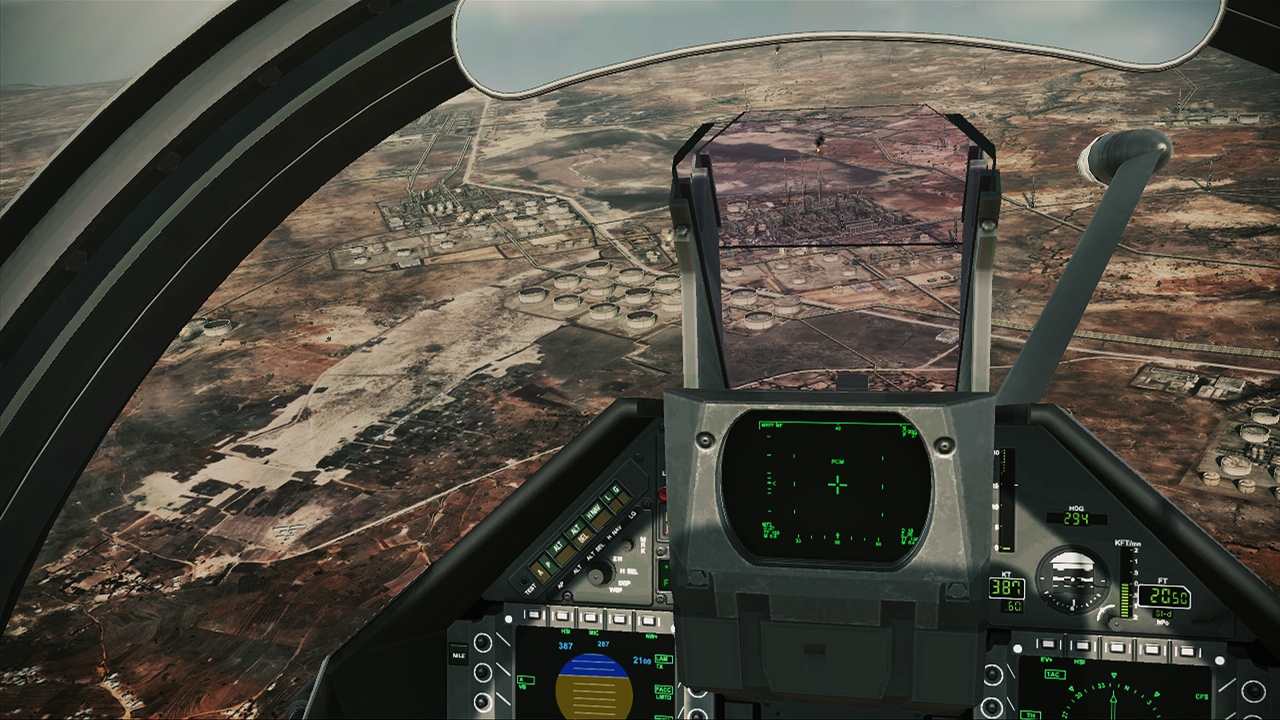The image size is (1280, 720).
Task: Select the HSI label above the left display
Action: click(564, 632)
